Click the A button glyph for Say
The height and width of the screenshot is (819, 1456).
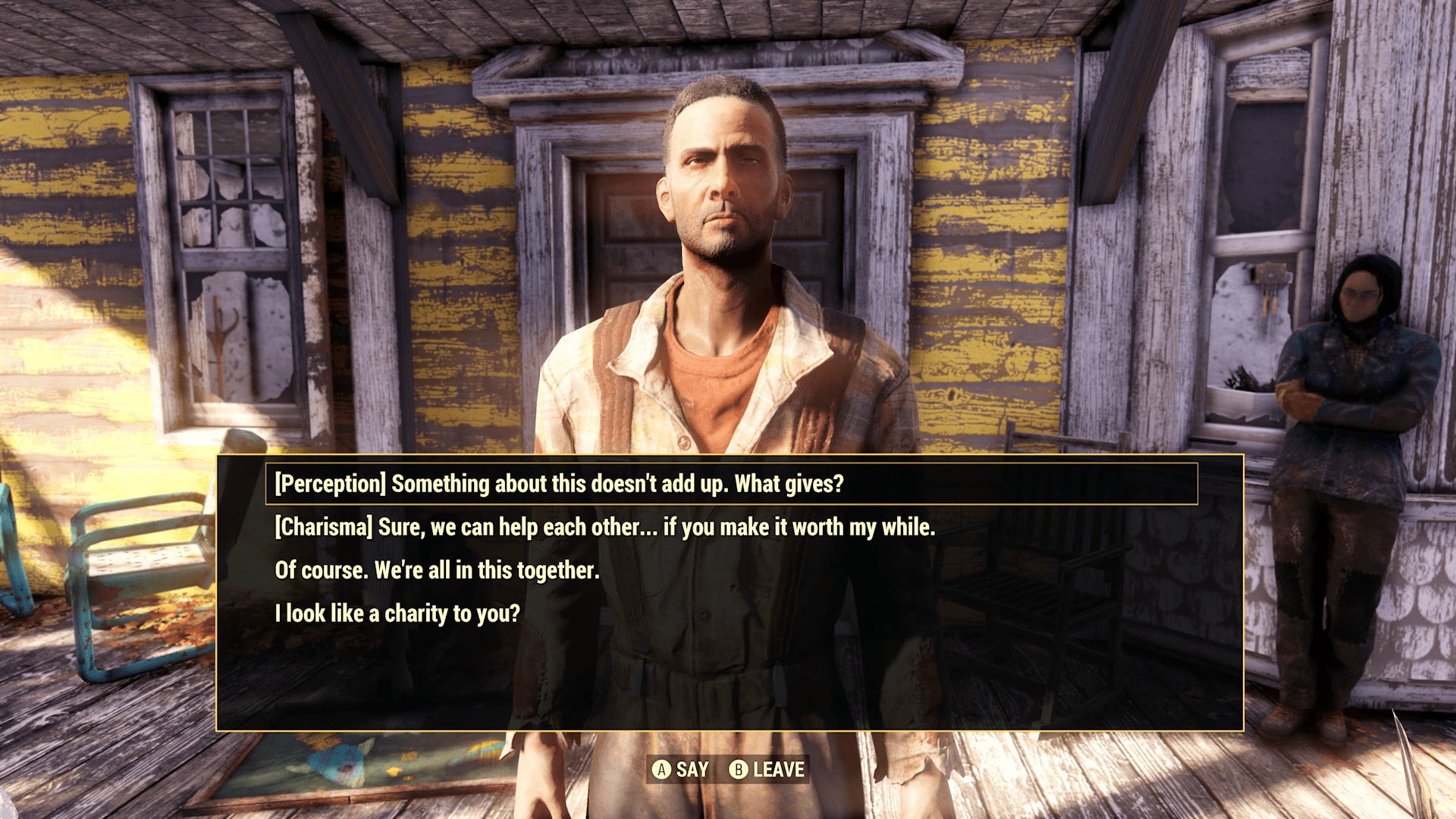coord(662,769)
